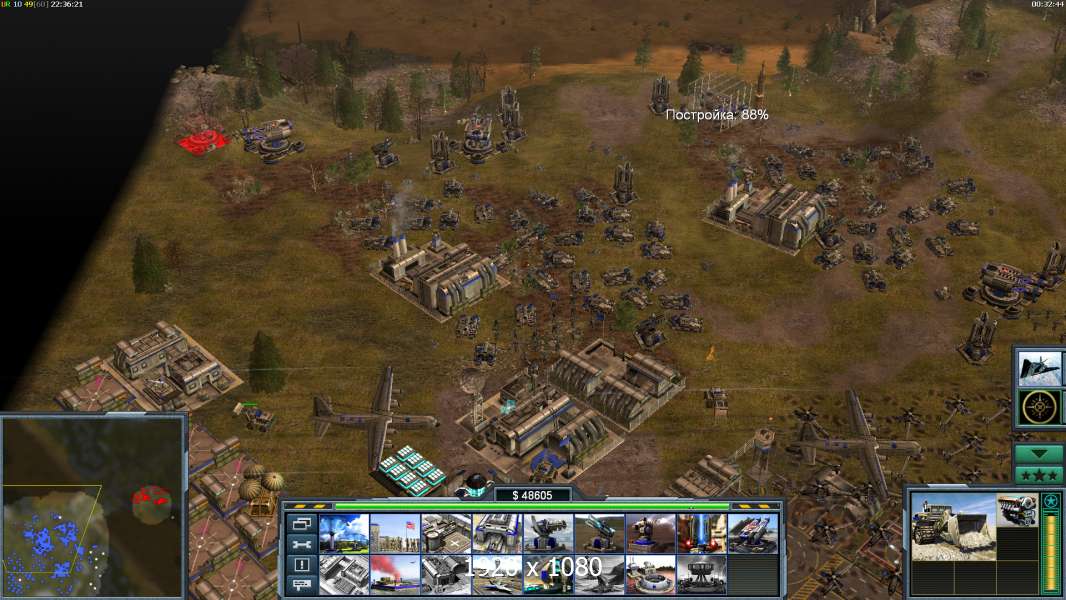1066x600 pixels.
Task: Click the exclamation mark button
Action: tap(301, 564)
